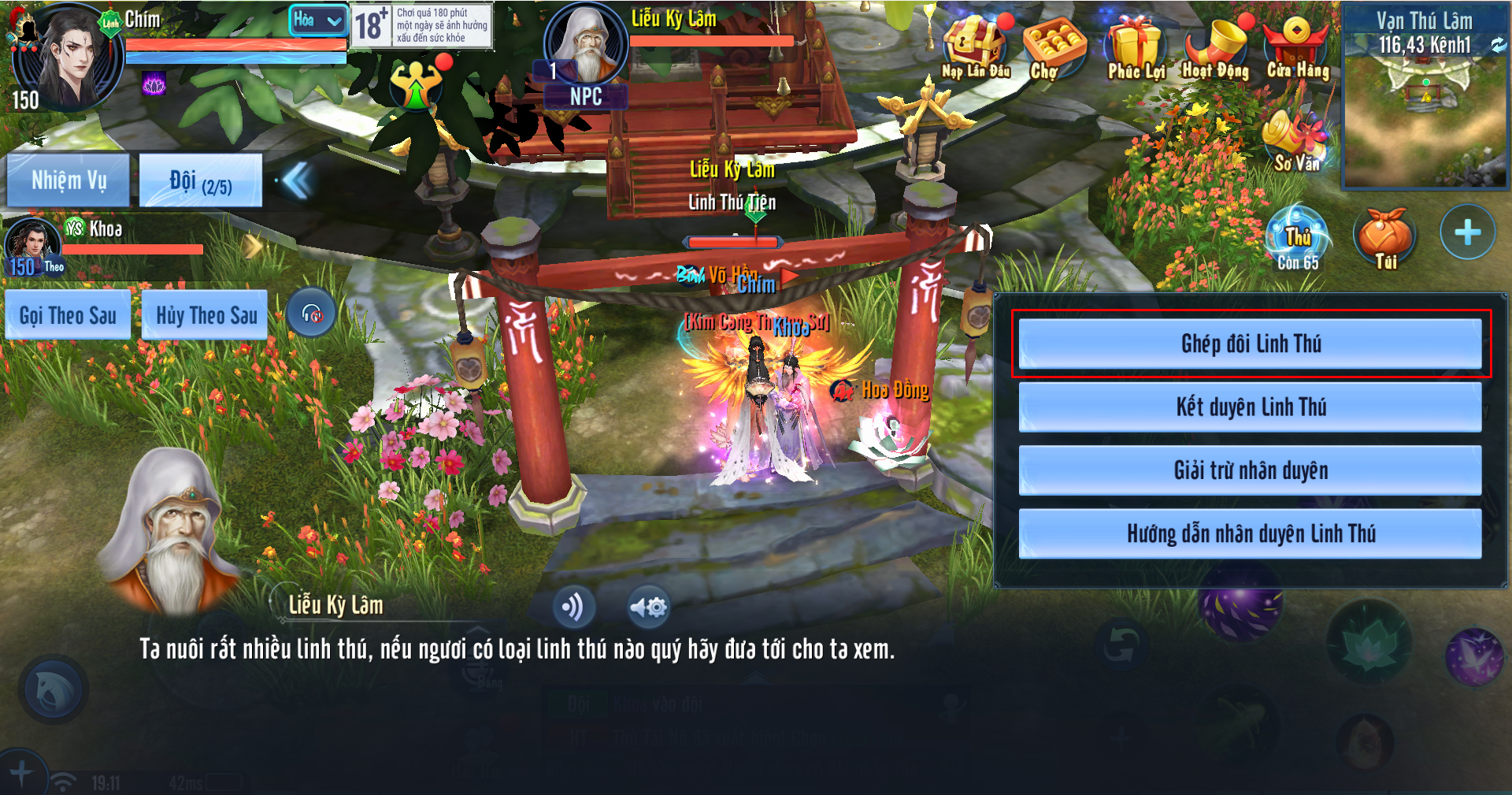Open the Hoạt Động events icon
Viewport: 1512px width, 795px height.
pos(1215,47)
